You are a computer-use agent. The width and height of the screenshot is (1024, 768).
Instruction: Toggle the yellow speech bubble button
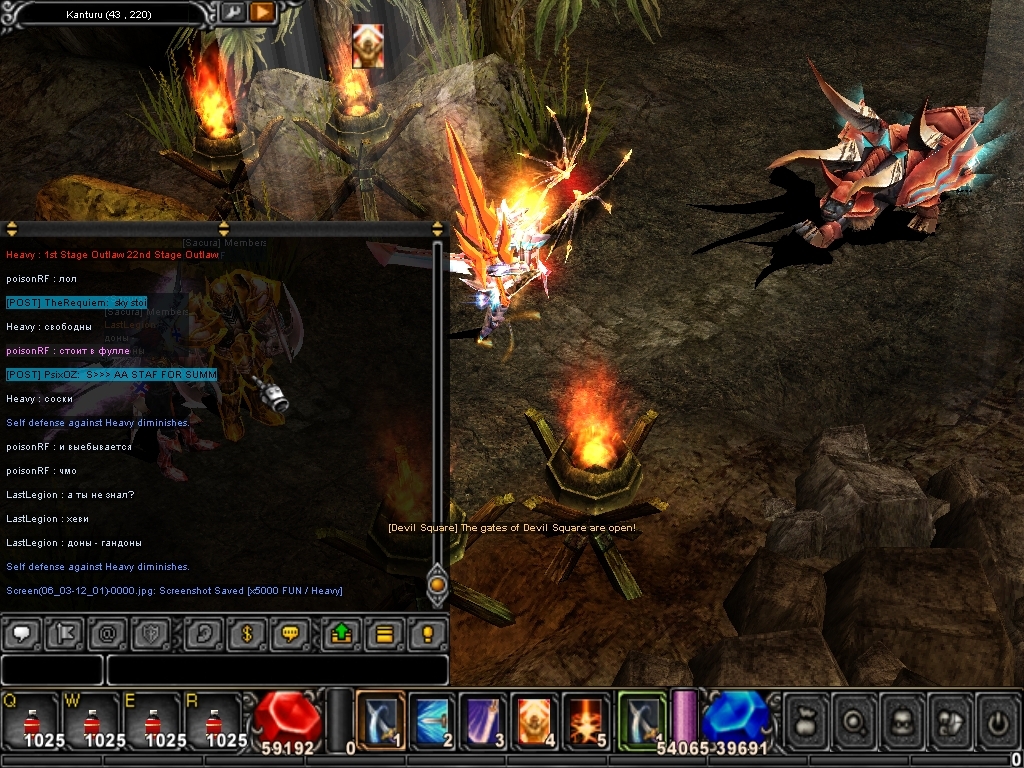(290, 634)
